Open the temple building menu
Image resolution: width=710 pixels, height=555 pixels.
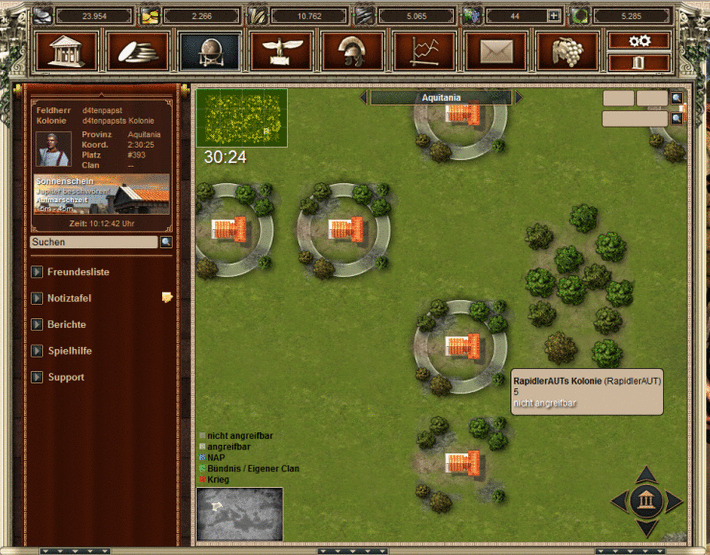click(x=68, y=50)
